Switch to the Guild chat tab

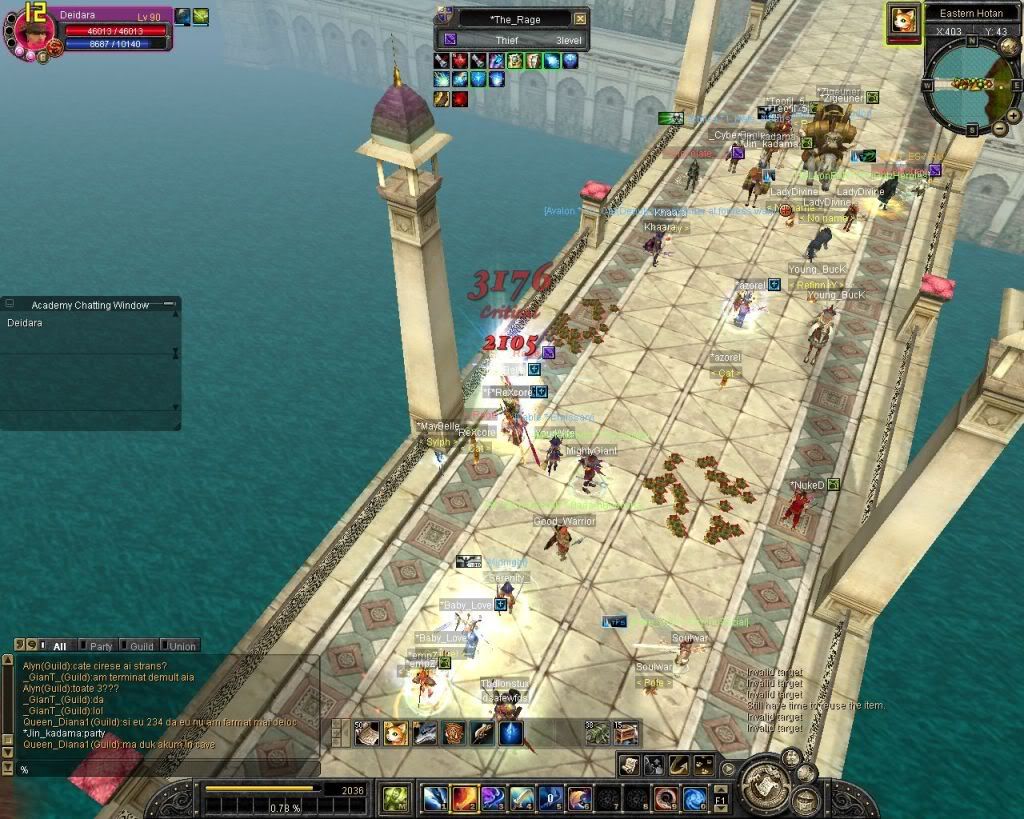[x=140, y=646]
